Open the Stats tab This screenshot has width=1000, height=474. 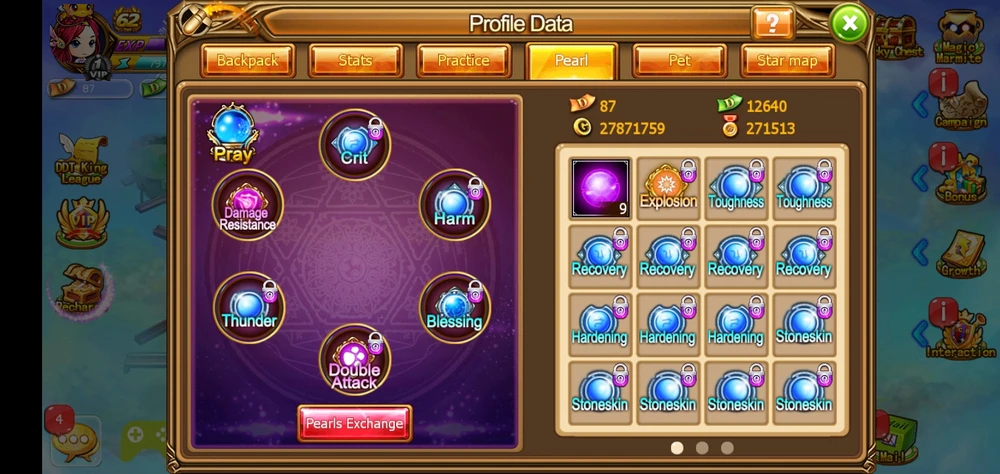coord(355,61)
